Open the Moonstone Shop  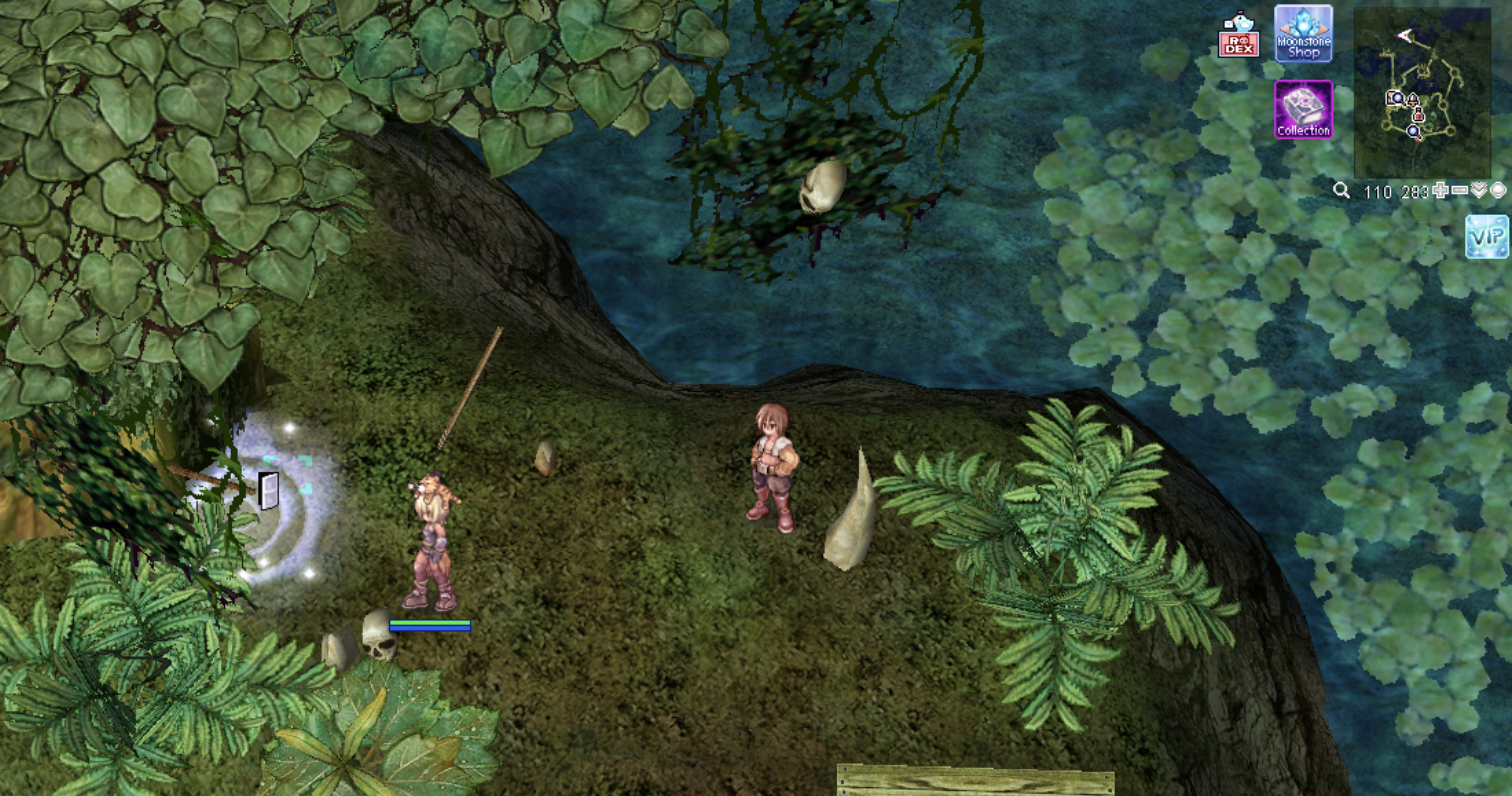point(1303,34)
